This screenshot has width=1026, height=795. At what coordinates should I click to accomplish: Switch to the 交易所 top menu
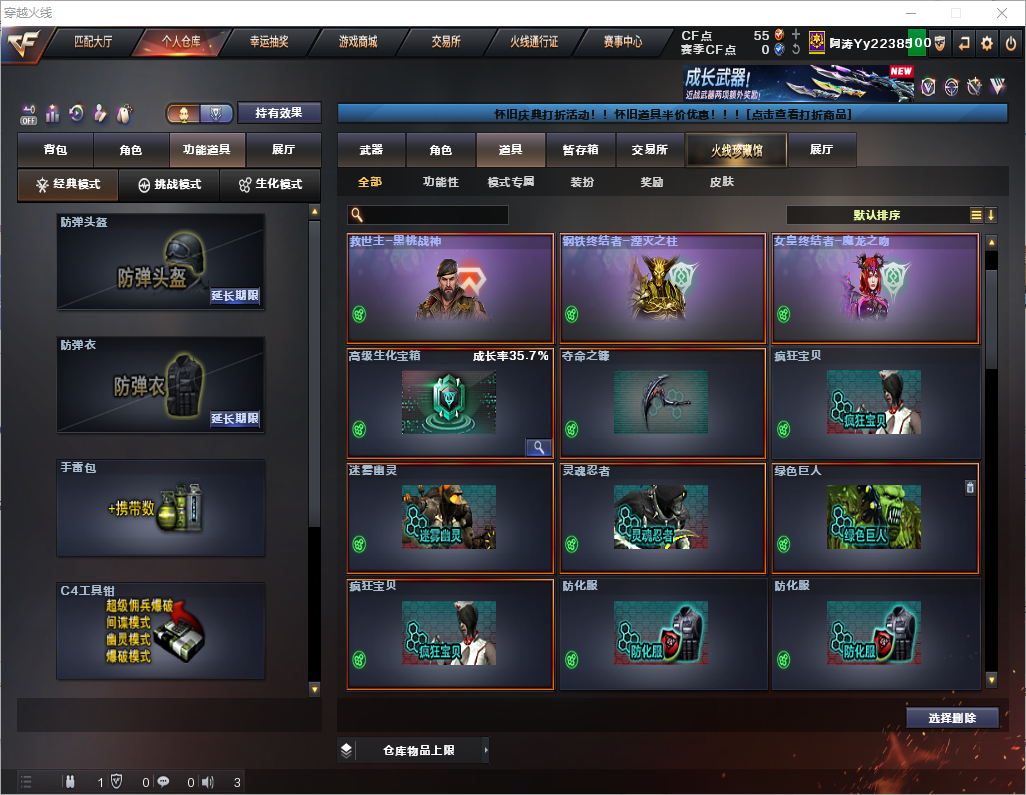tap(446, 42)
